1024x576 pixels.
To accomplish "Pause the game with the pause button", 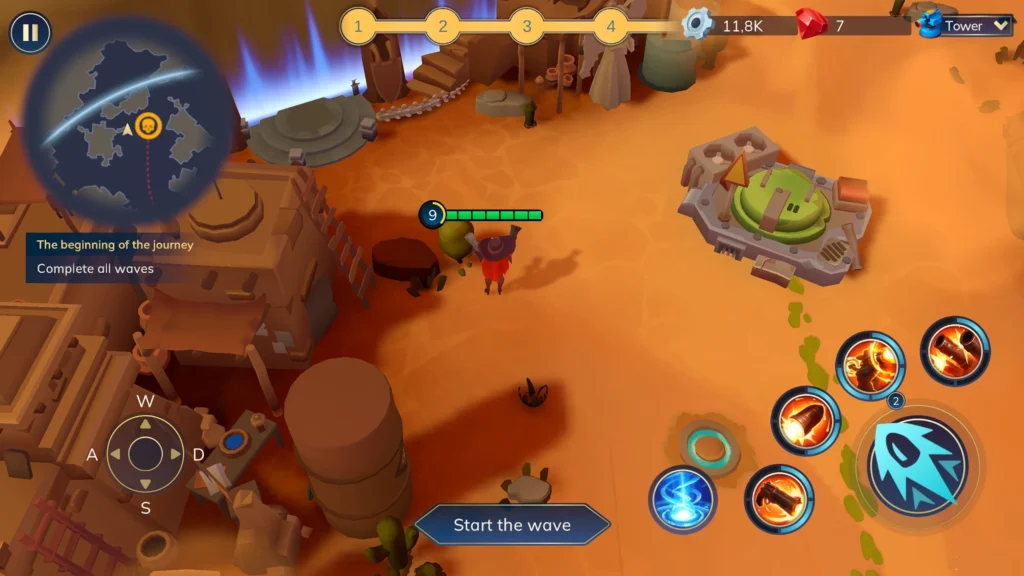I will point(30,33).
